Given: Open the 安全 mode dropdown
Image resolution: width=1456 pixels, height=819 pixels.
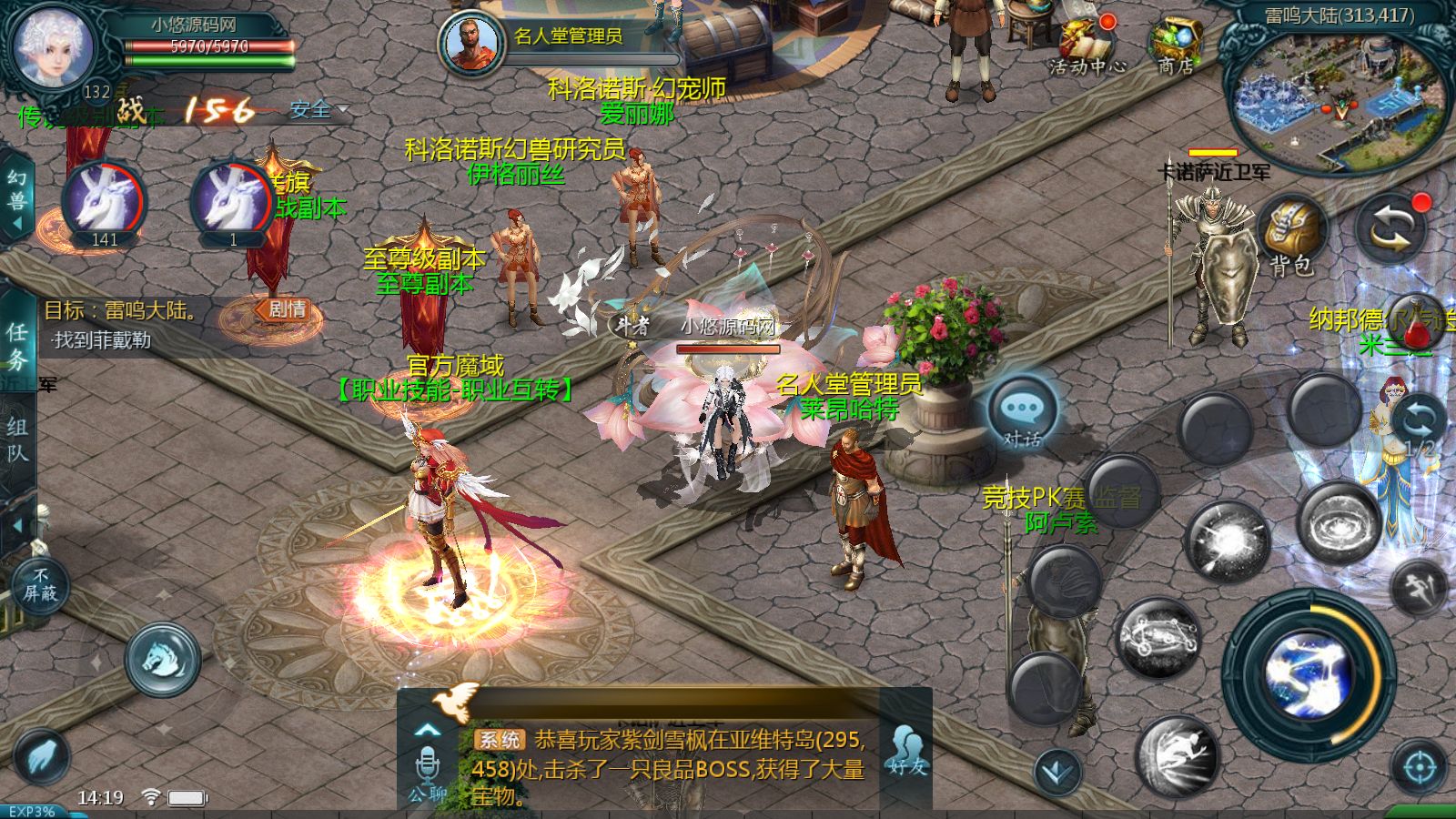Looking at the screenshot, I should 313,109.
